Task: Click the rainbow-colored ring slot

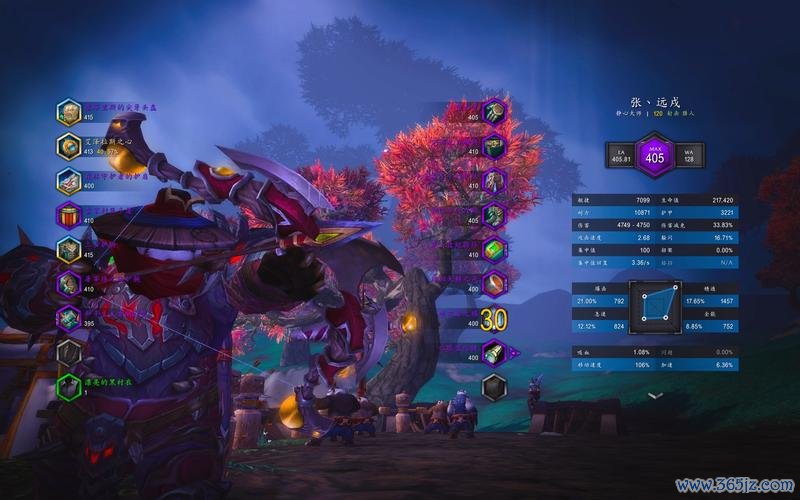Action: click(494, 250)
